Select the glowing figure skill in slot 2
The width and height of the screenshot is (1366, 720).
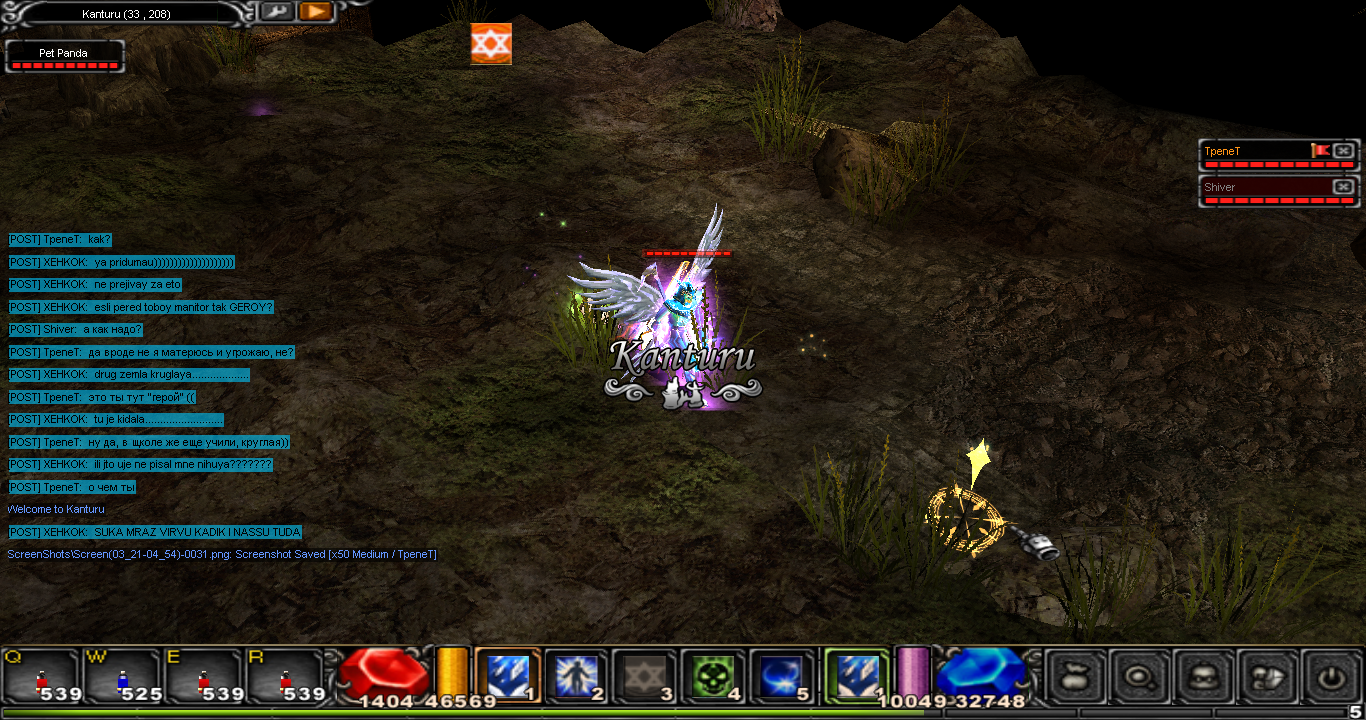coord(576,675)
